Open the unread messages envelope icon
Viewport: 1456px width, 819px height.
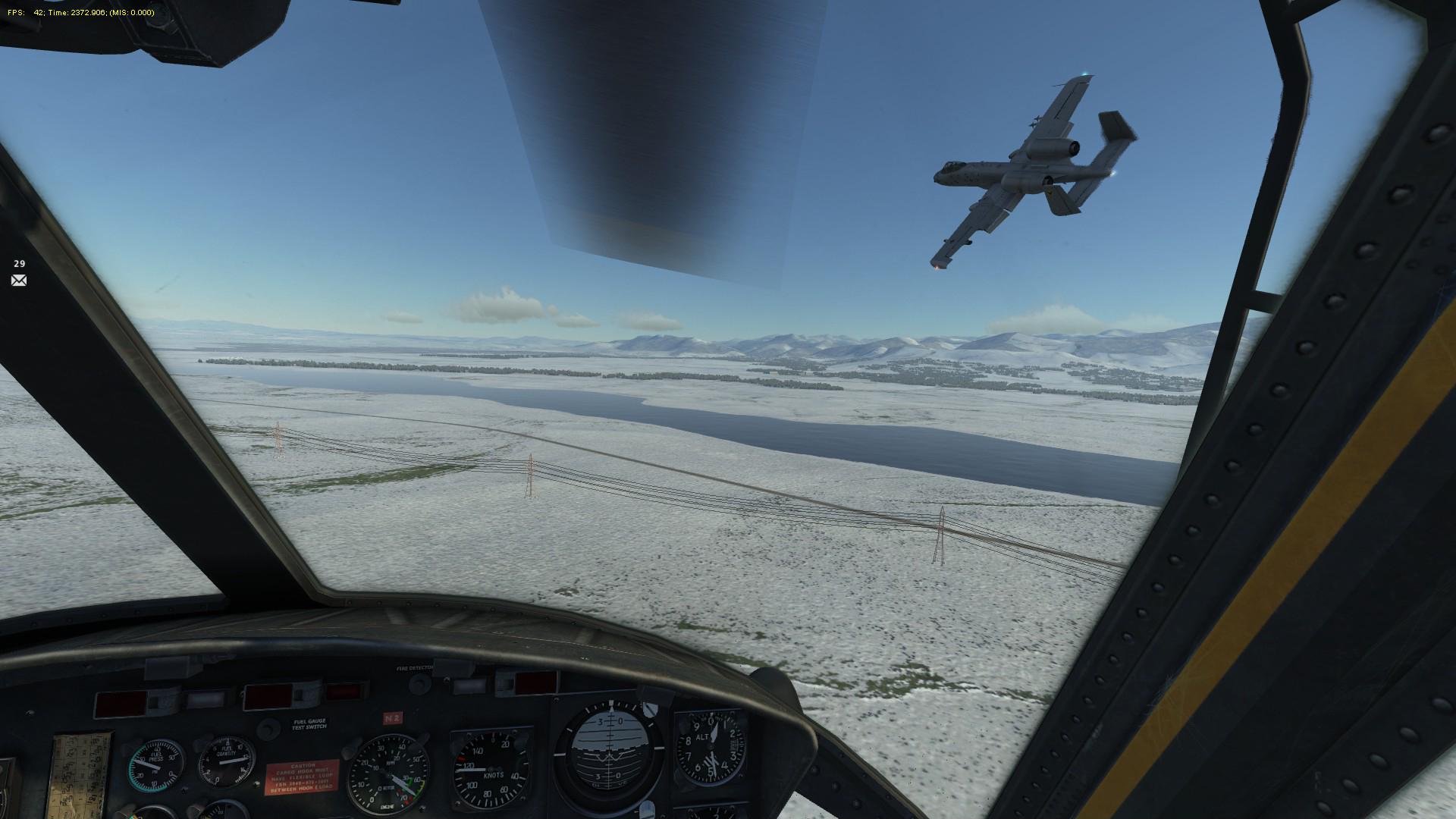click(x=19, y=281)
